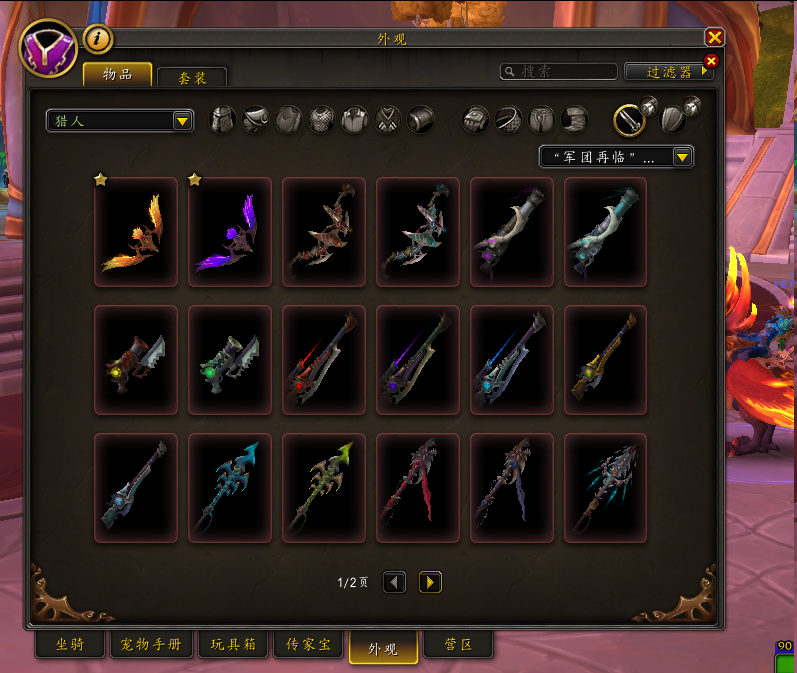Go to the next appearance page

[x=430, y=582]
